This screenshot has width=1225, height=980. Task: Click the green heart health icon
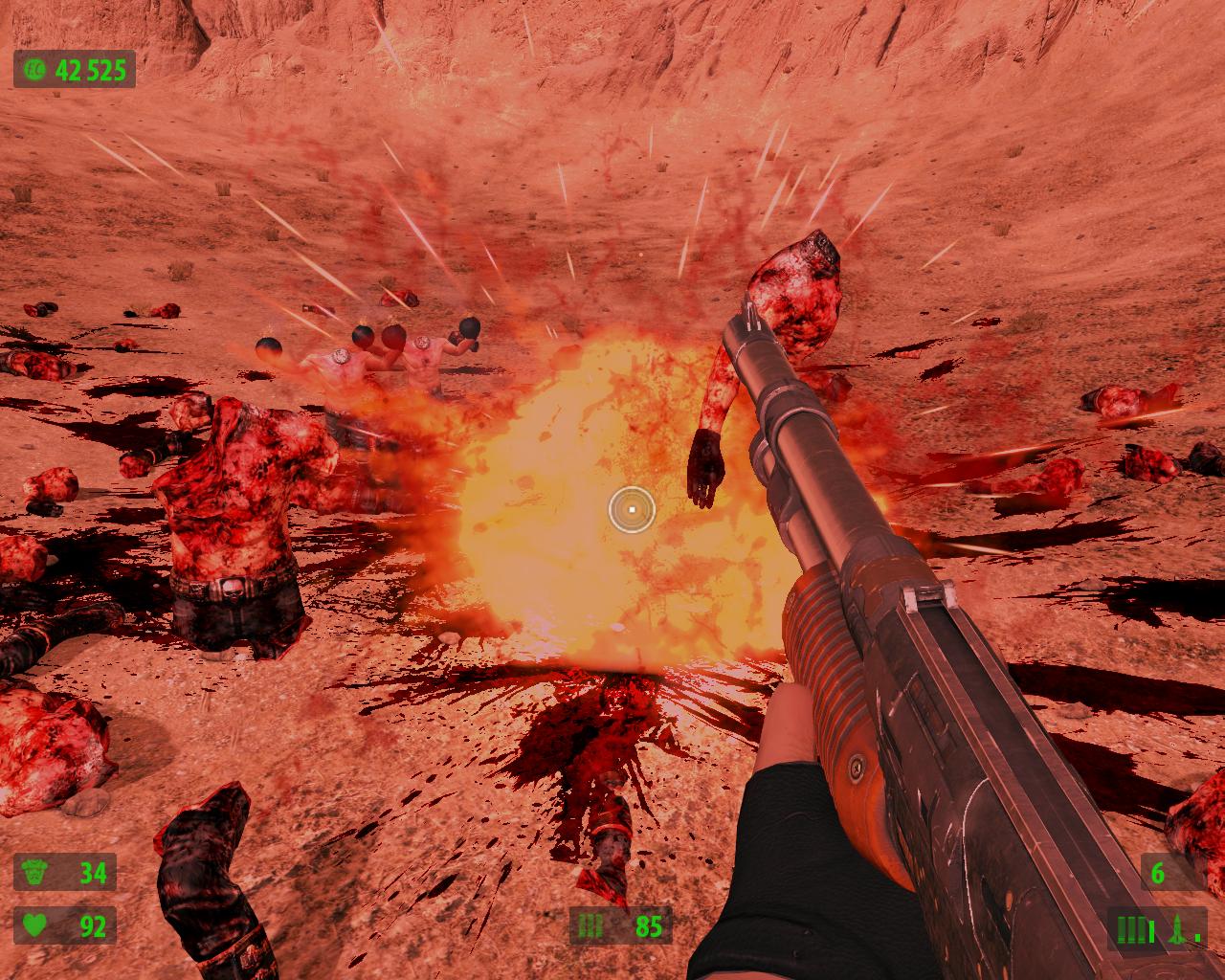(34, 925)
